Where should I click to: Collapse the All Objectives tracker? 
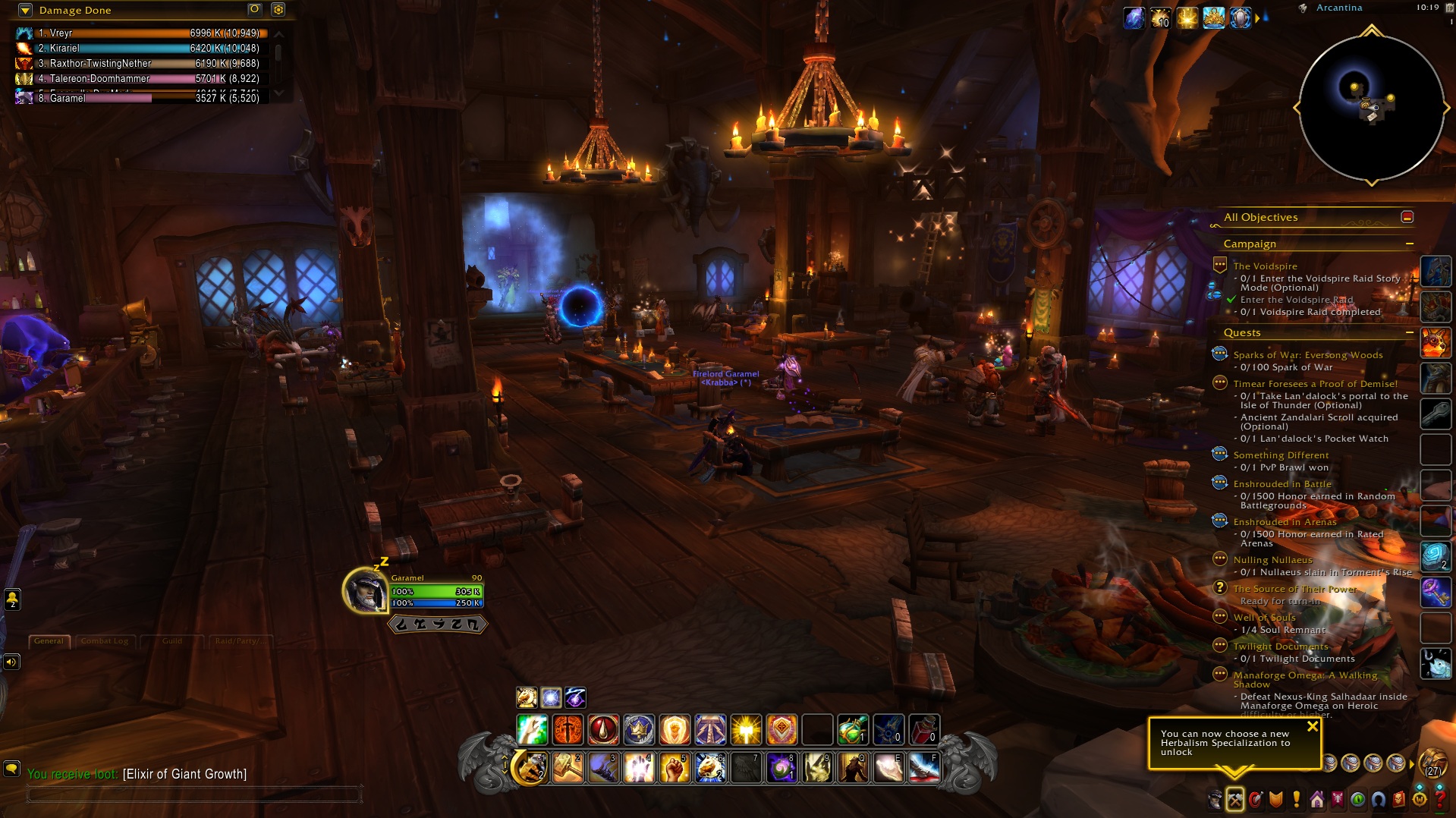tap(1407, 217)
